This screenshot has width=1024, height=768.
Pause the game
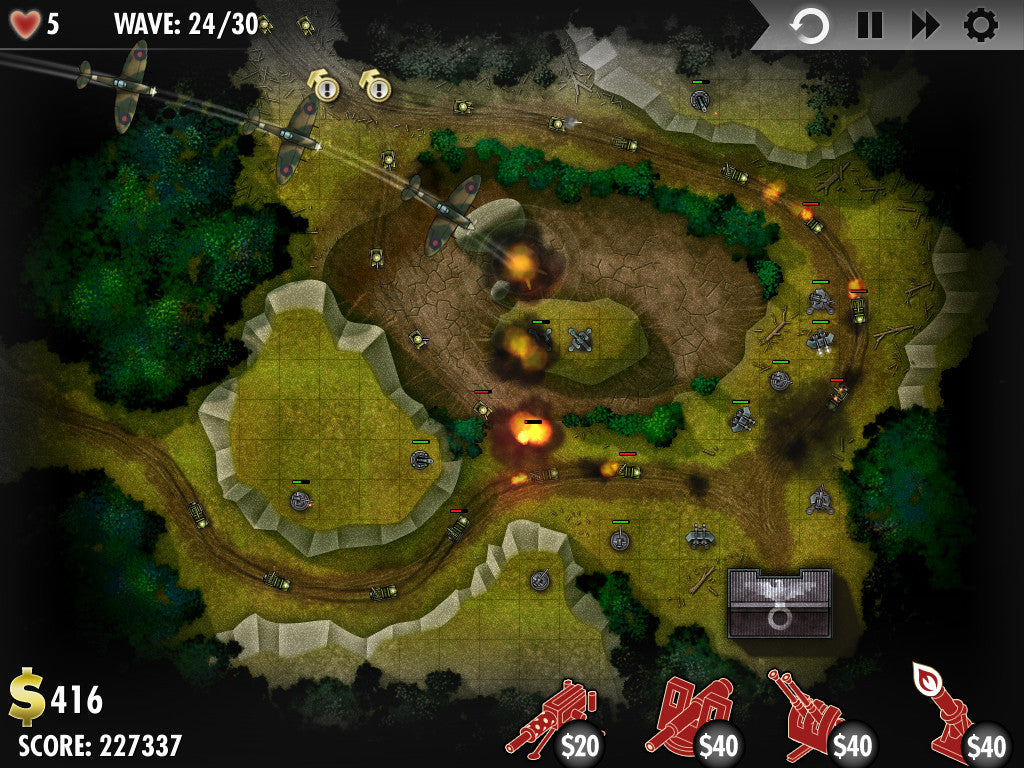pos(869,26)
